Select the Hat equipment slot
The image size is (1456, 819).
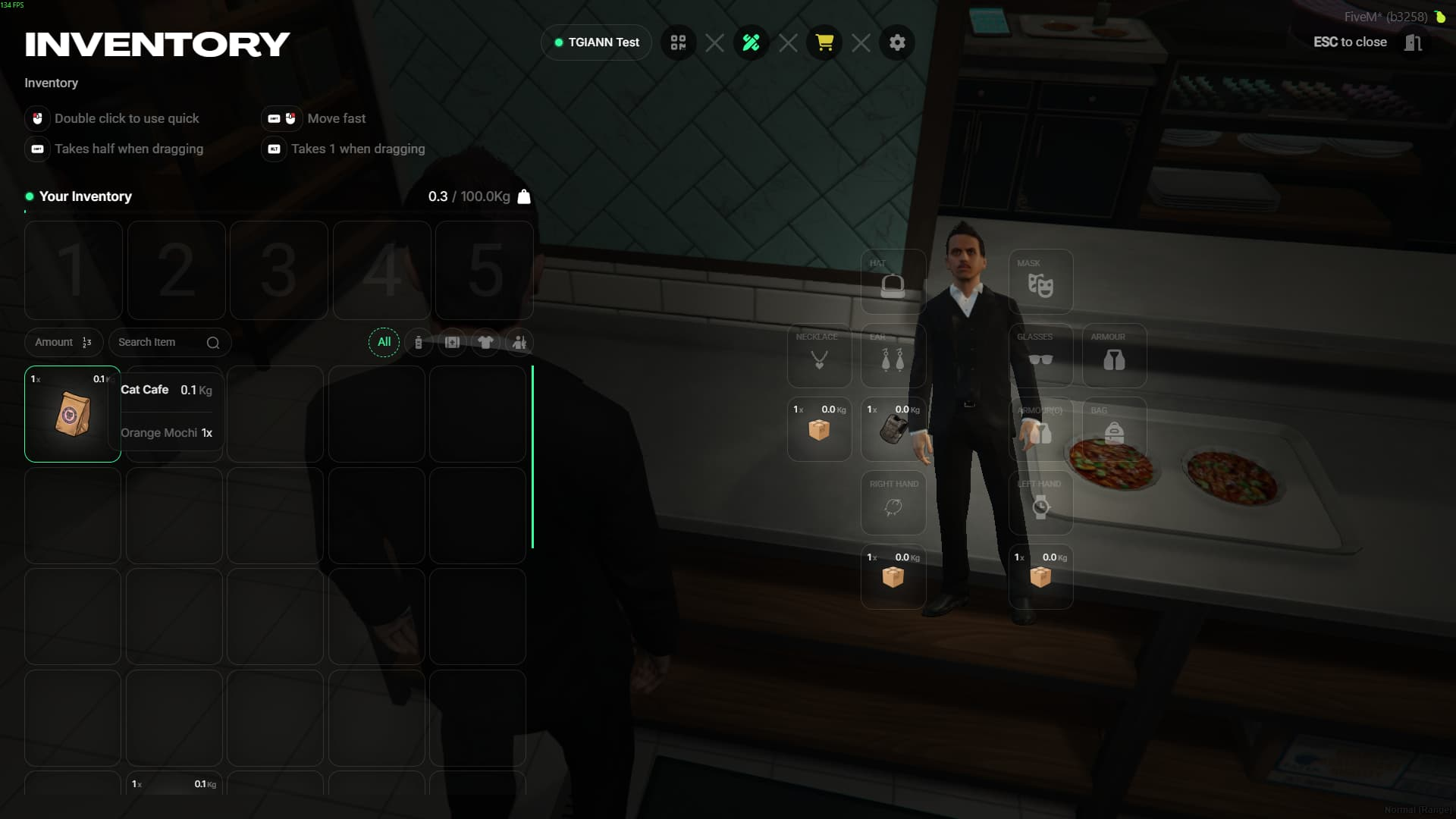893,282
